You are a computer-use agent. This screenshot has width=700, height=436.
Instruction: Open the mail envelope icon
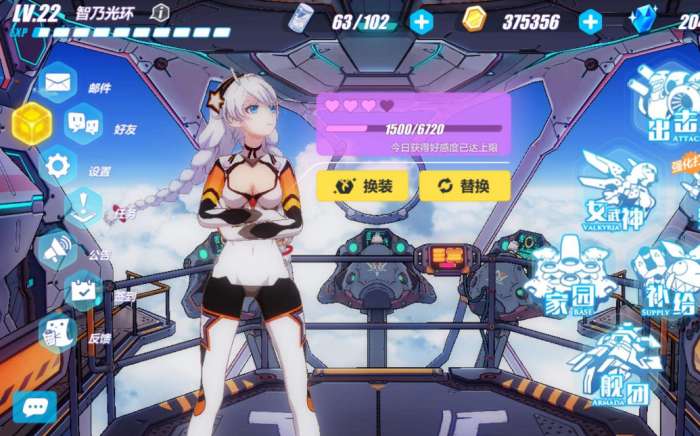coord(56,83)
